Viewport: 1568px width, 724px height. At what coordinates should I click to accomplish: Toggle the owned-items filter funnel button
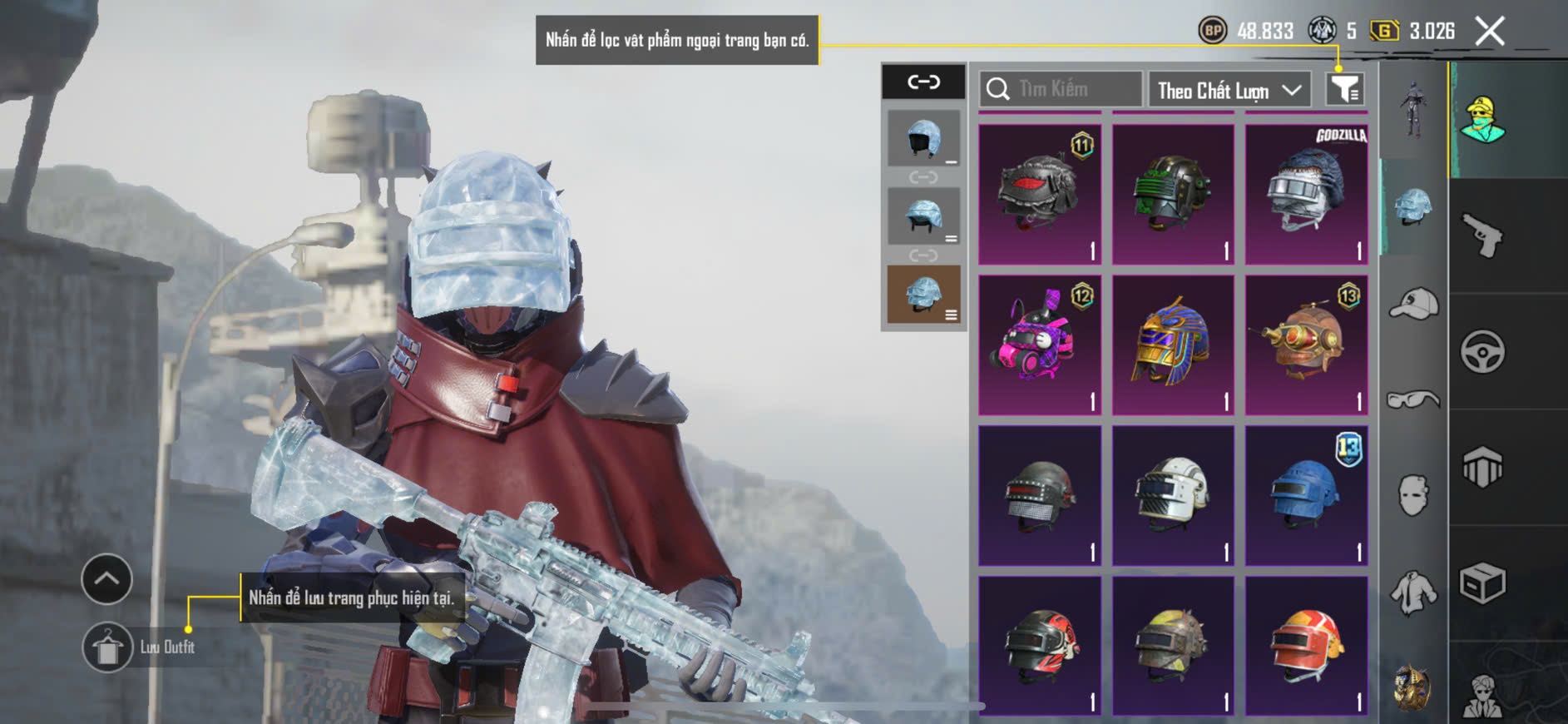[x=1344, y=89]
